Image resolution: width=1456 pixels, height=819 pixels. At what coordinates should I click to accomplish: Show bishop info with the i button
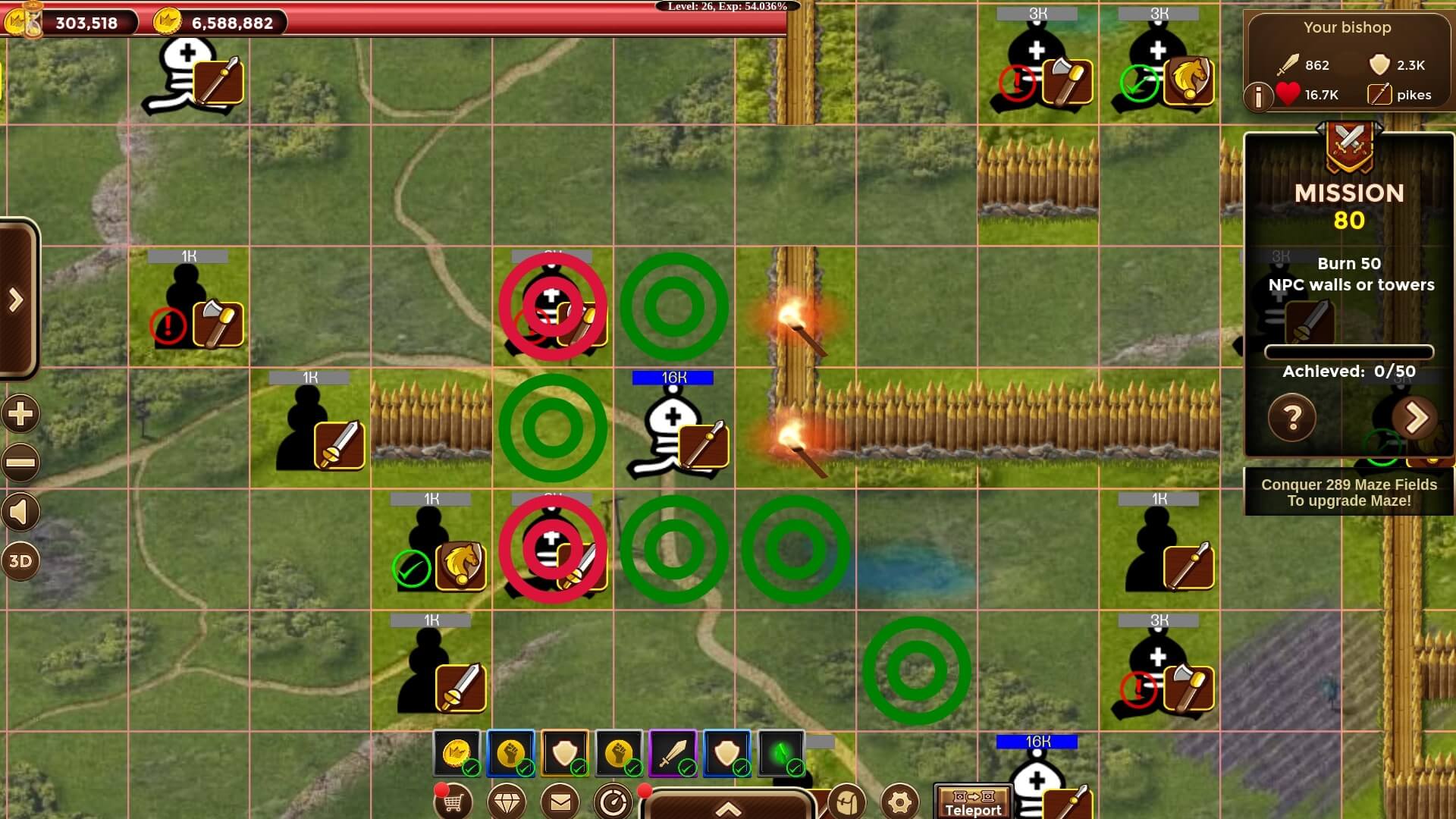pyautogui.click(x=1259, y=96)
